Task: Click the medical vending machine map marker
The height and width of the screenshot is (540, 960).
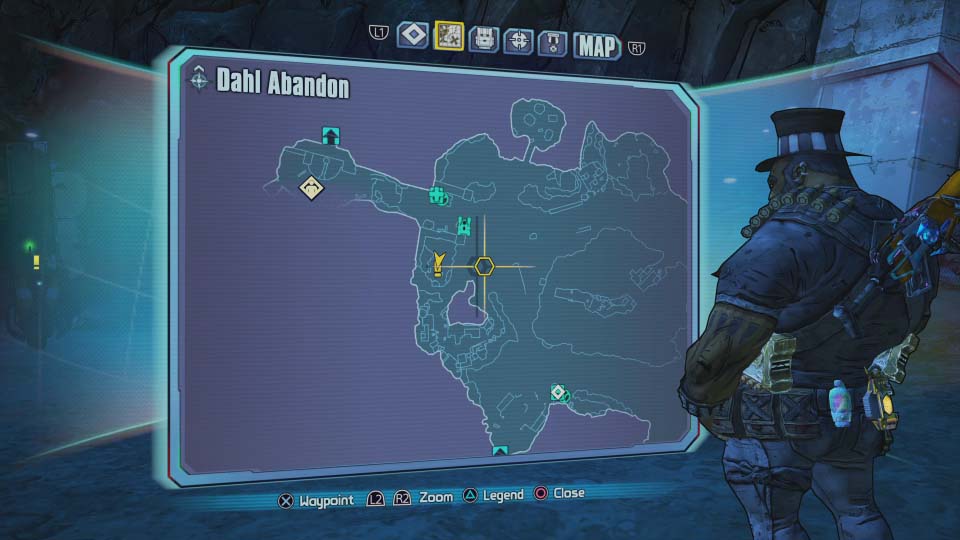Action: click(437, 194)
